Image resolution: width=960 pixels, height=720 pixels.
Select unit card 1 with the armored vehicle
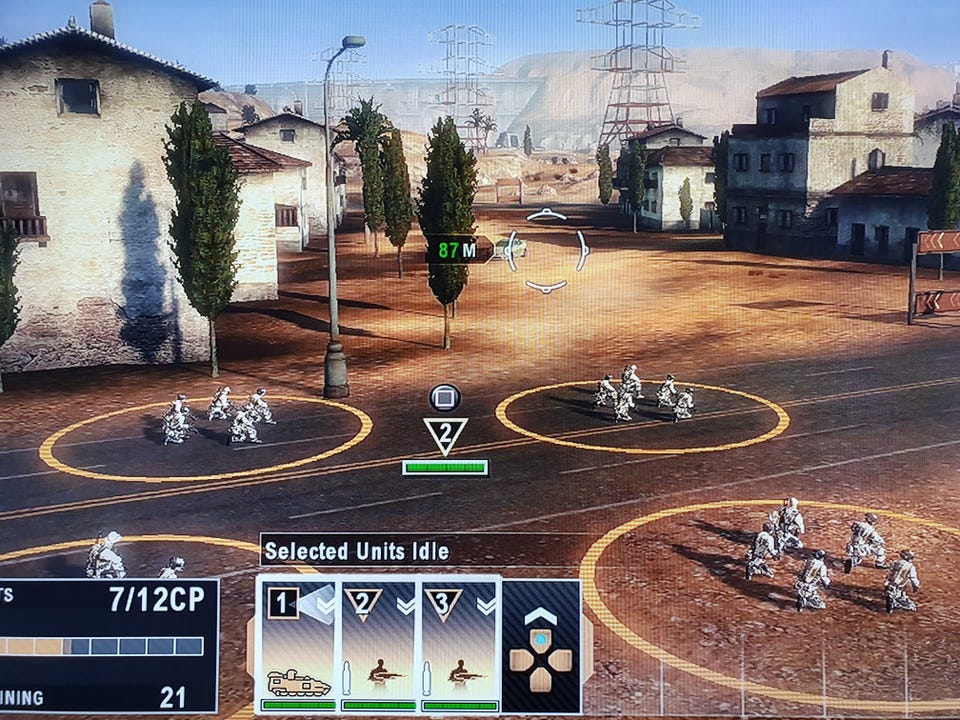297,643
